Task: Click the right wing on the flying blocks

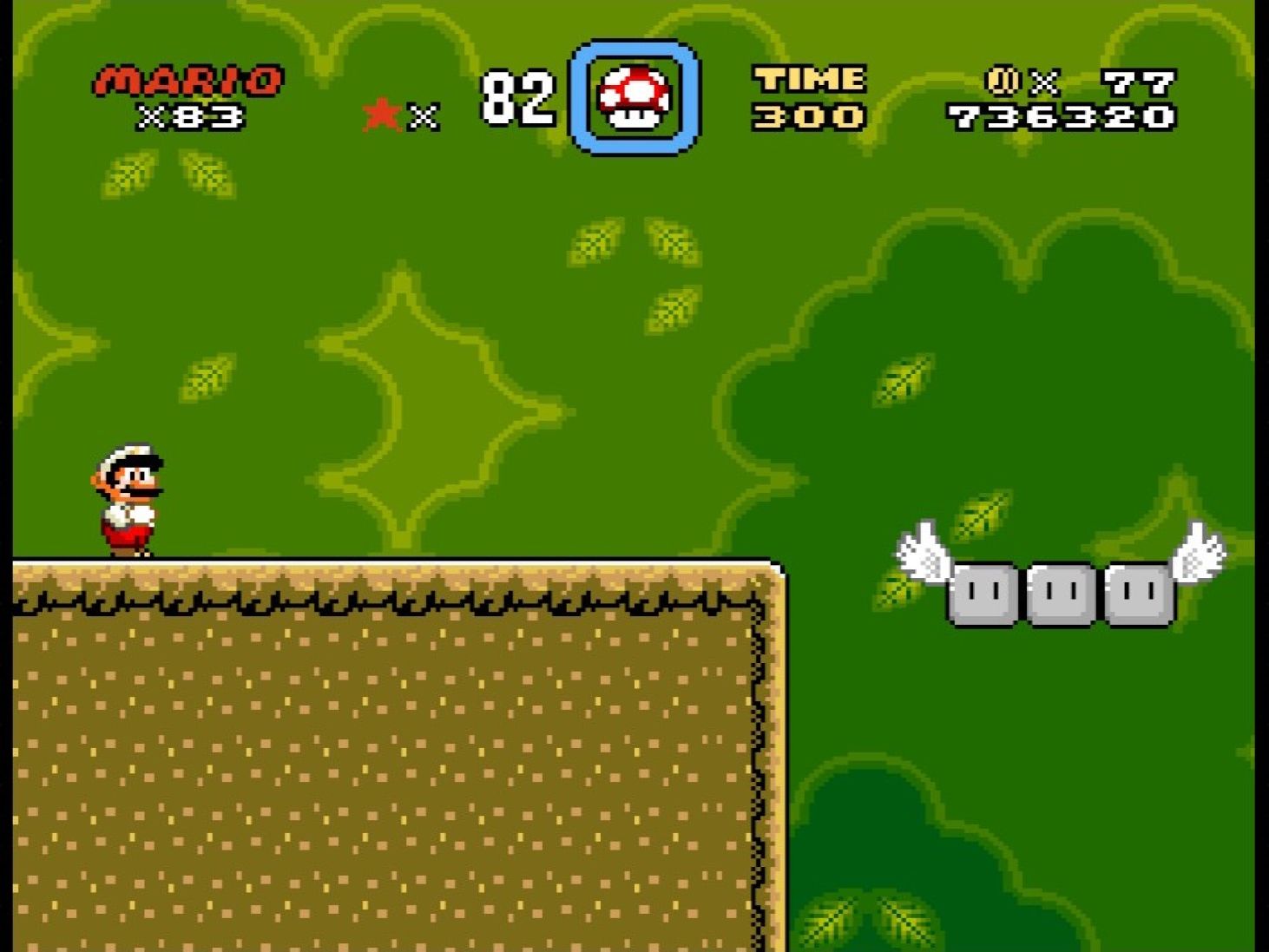Action: click(x=1198, y=555)
